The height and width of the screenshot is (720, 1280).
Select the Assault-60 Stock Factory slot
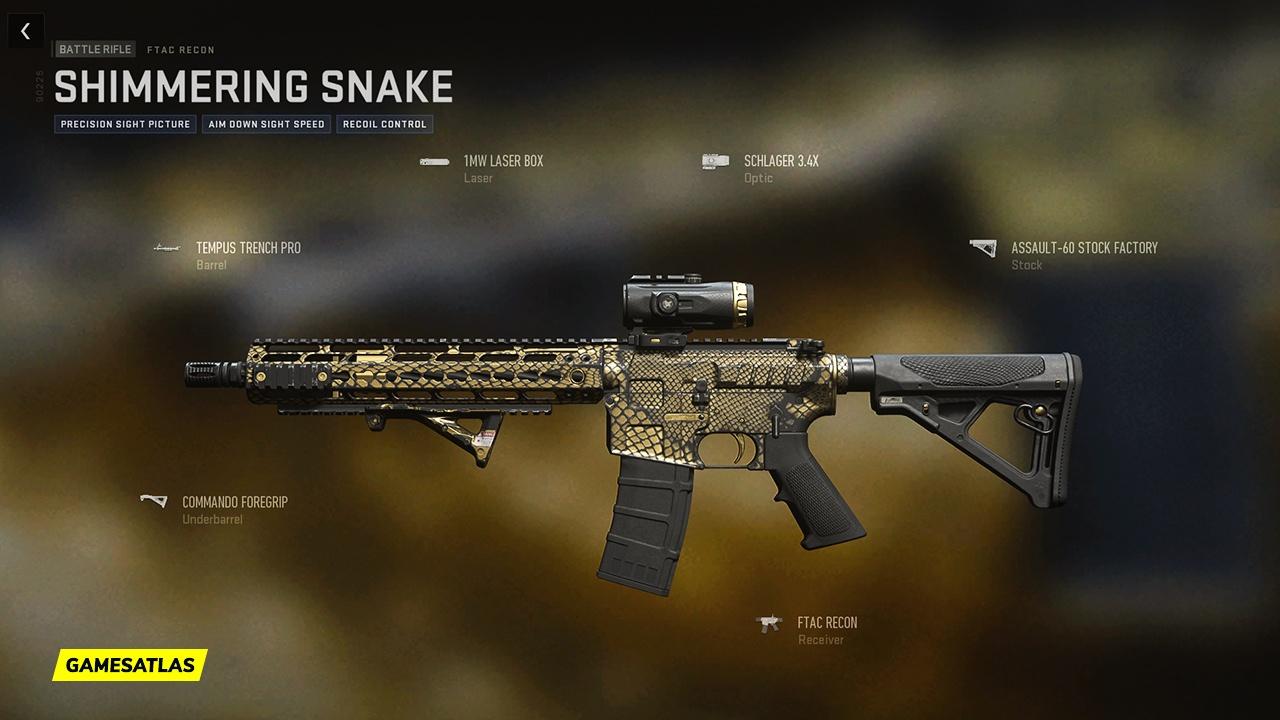pos(1083,249)
